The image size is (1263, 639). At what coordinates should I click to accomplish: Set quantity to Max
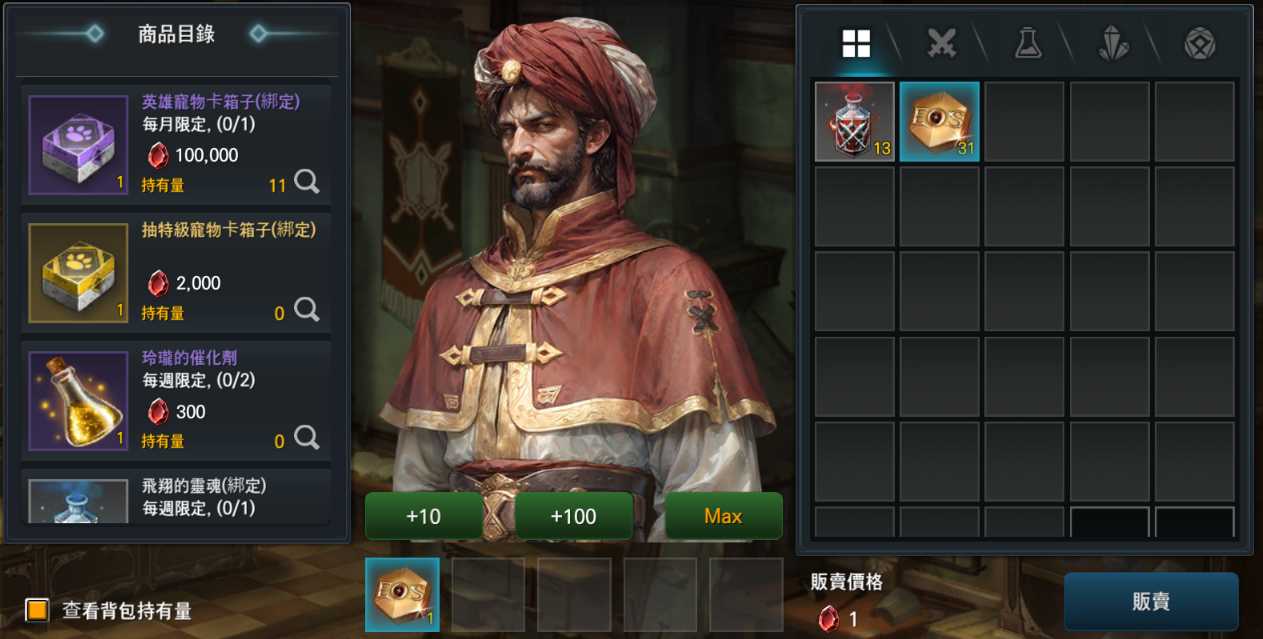click(x=723, y=516)
